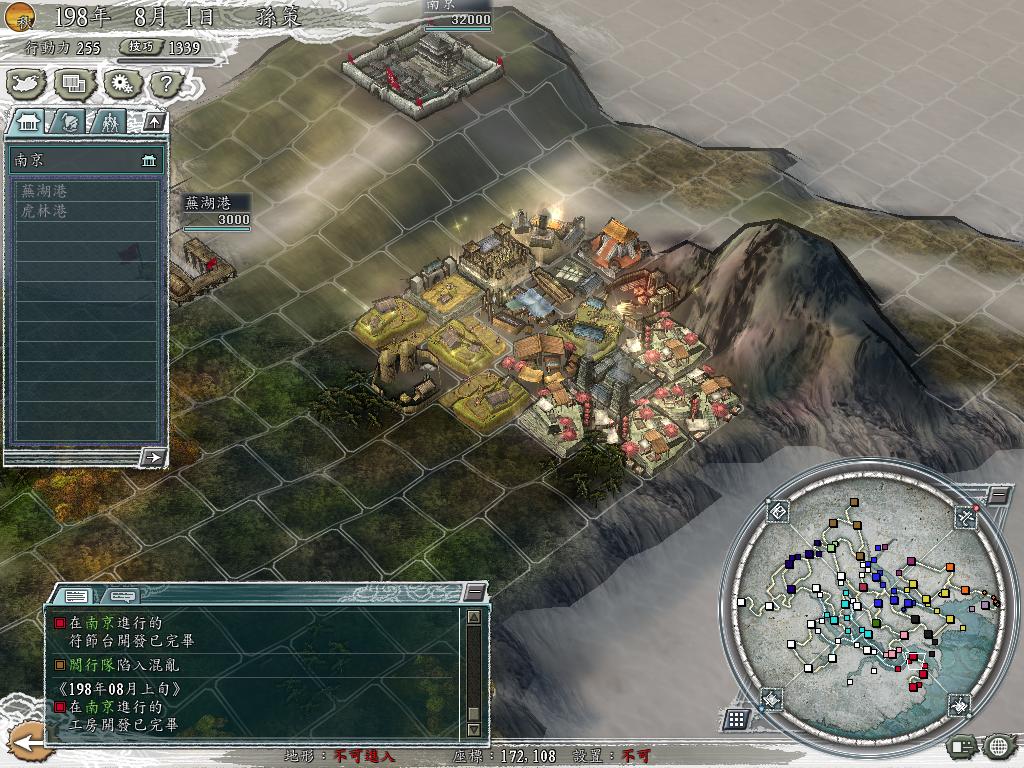Open the gear settings menu
This screenshot has height=768, width=1024.
point(121,84)
